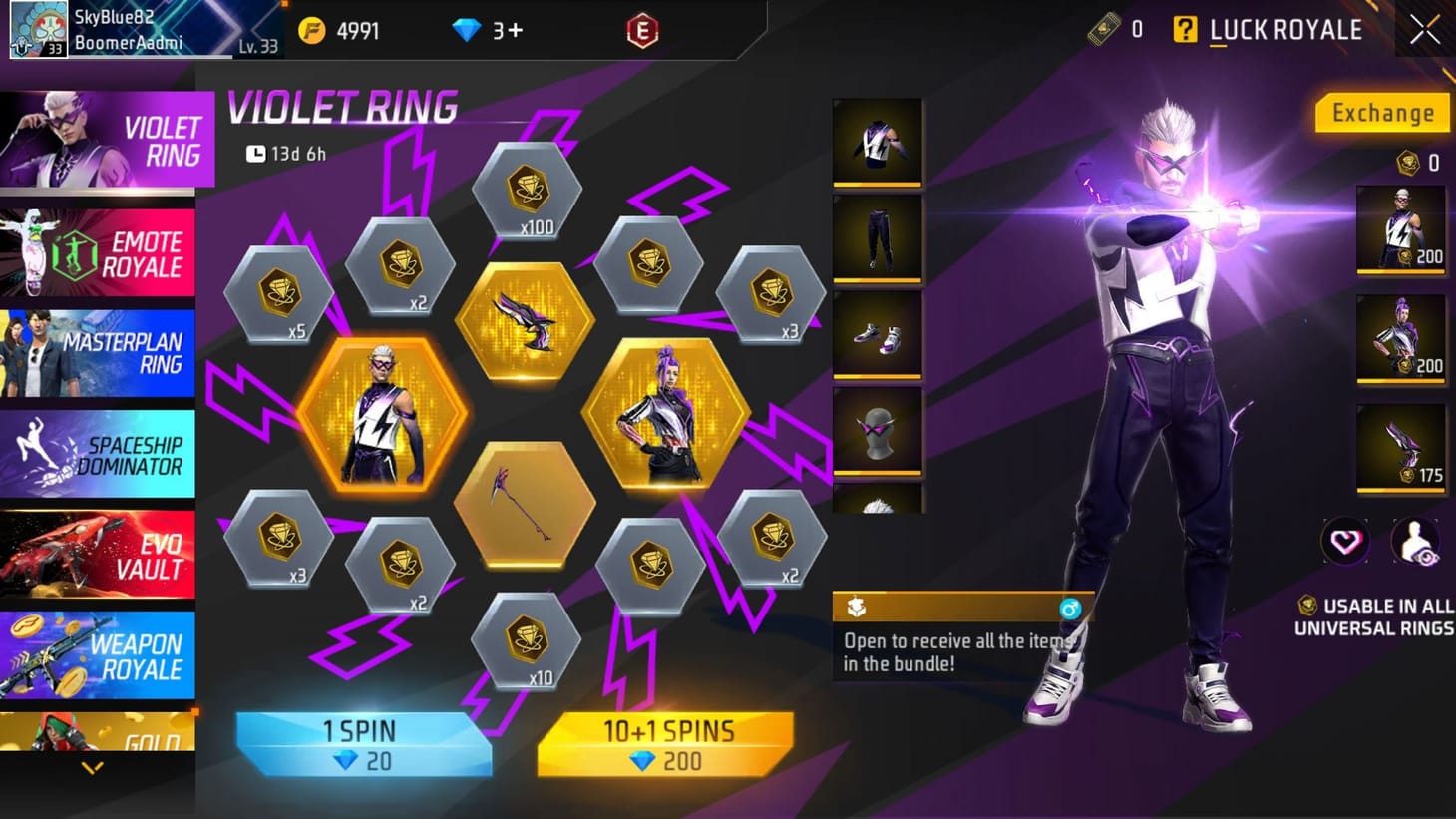Open the E-badge icon in top bar

(643, 30)
